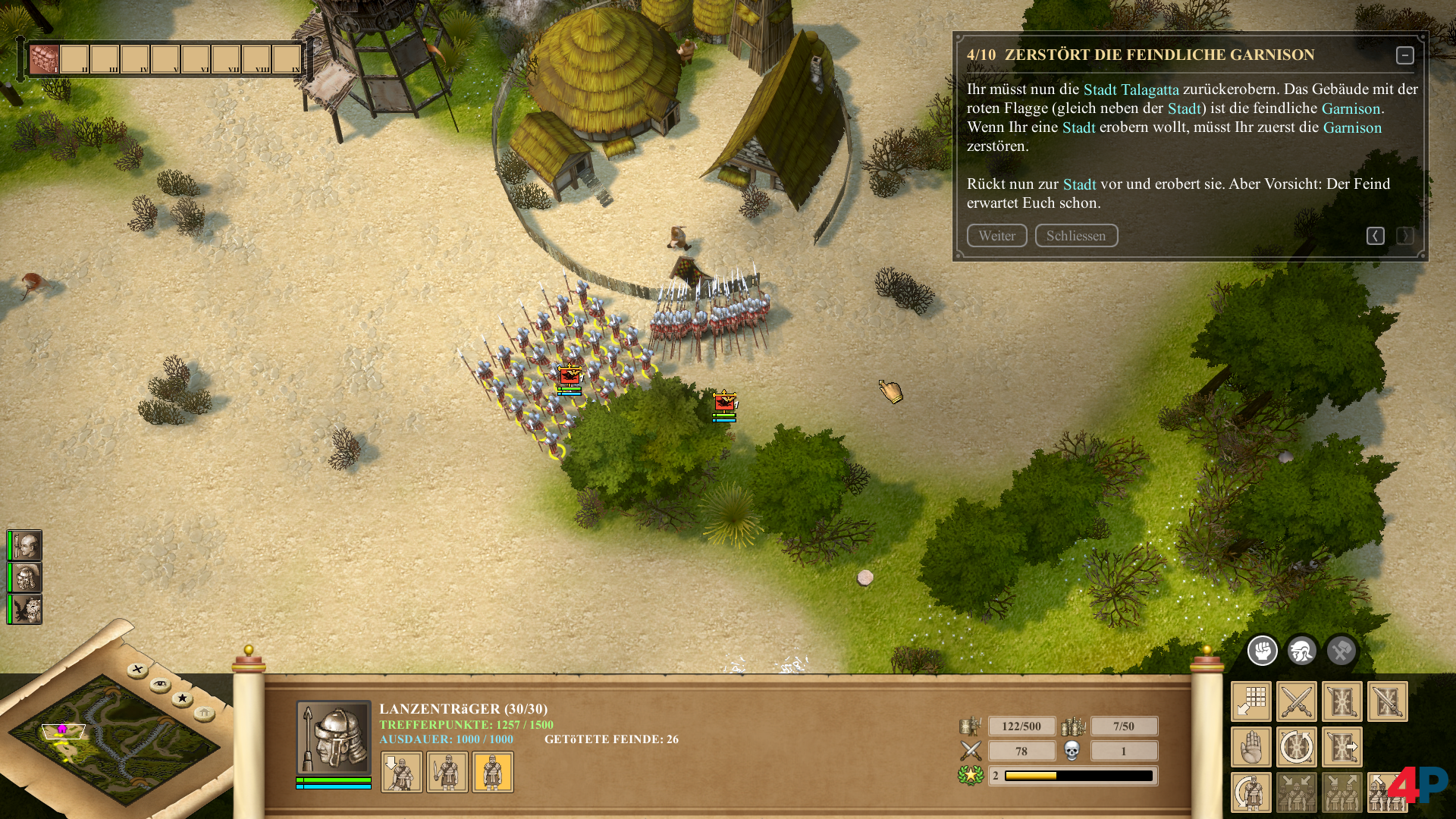Click the minimap star button

(x=182, y=698)
